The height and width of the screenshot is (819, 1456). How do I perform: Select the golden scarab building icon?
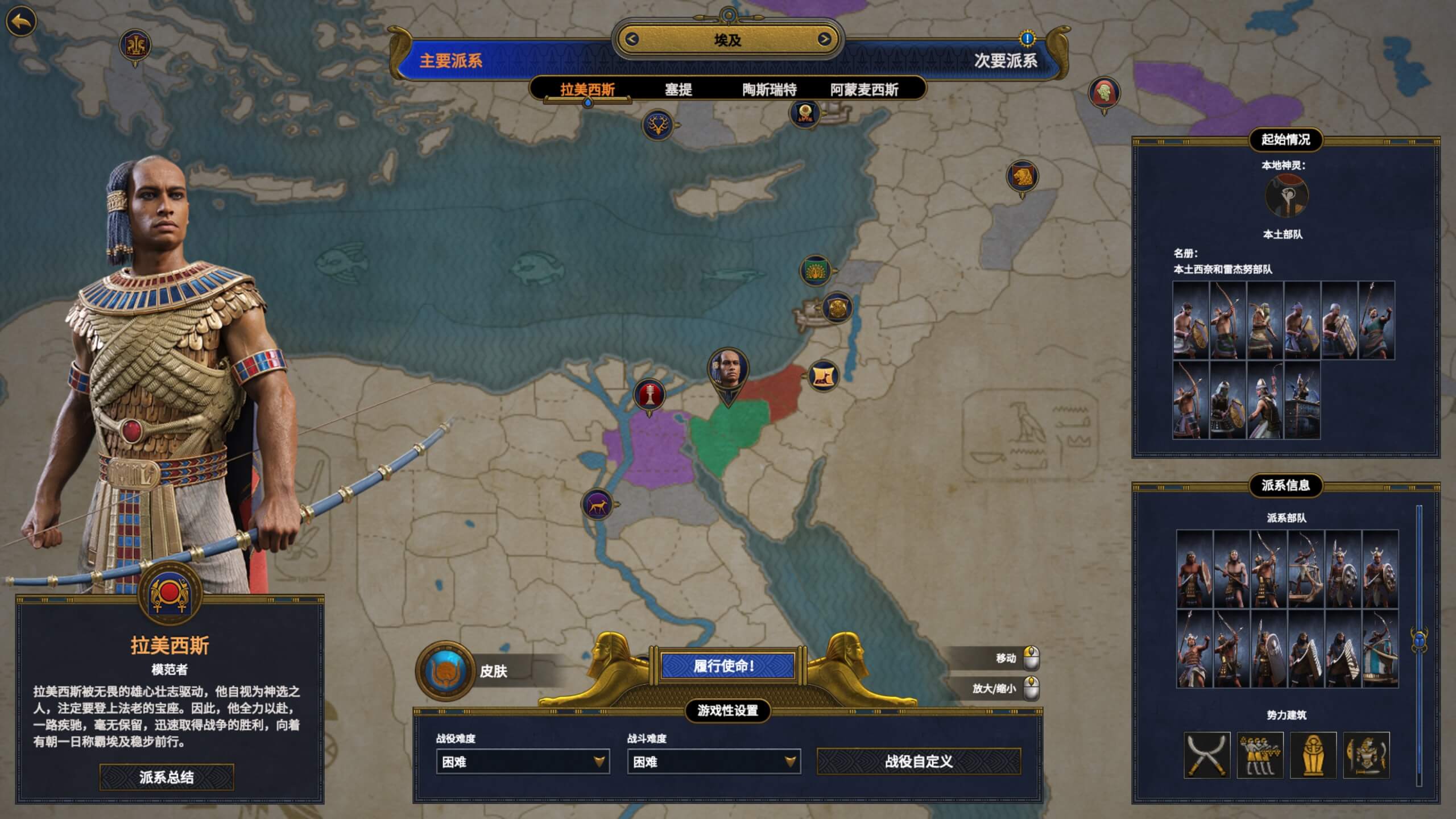coord(1313,755)
